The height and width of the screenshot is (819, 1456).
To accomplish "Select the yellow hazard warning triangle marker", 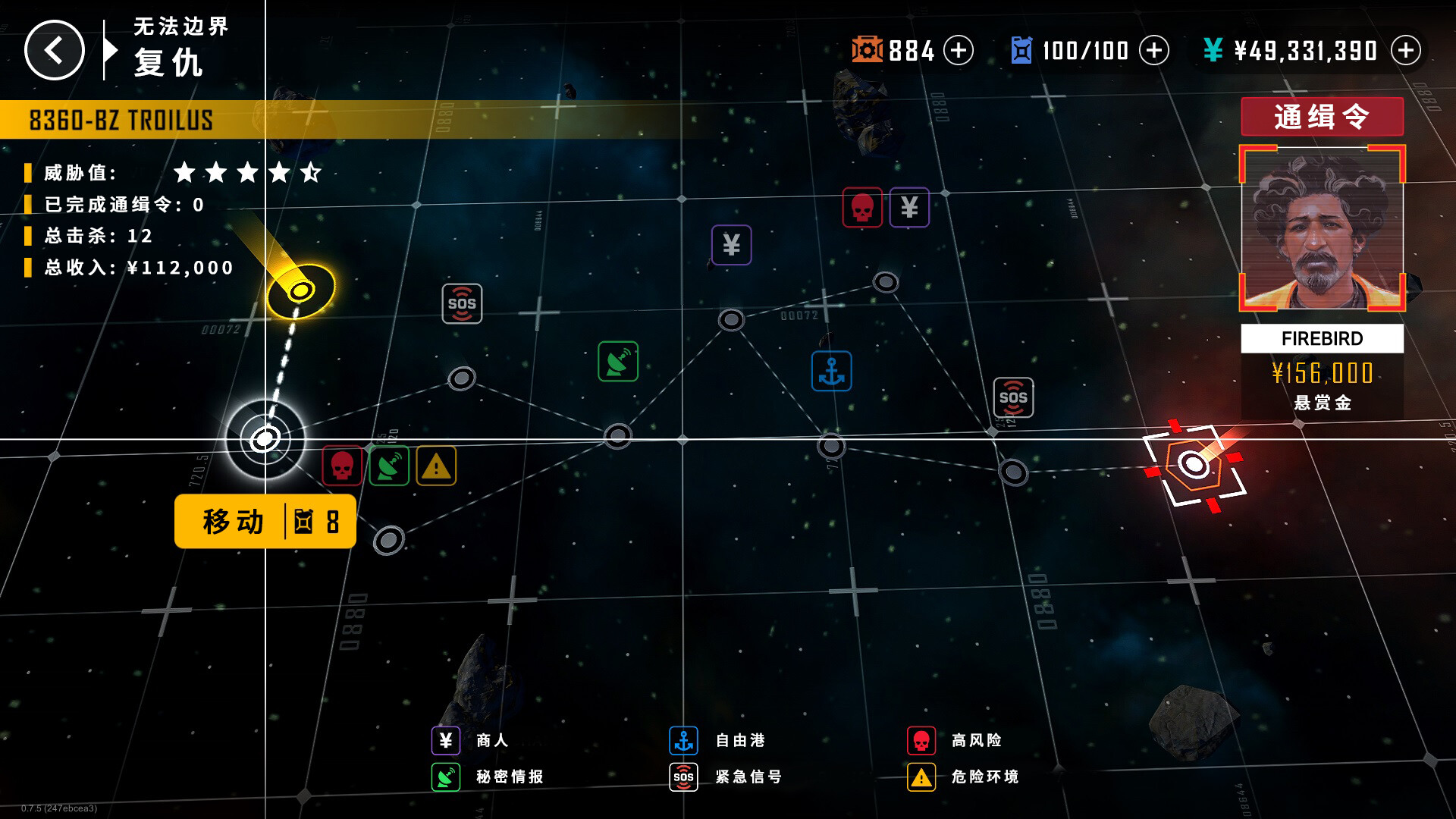I will pyautogui.click(x=436, y=466).
